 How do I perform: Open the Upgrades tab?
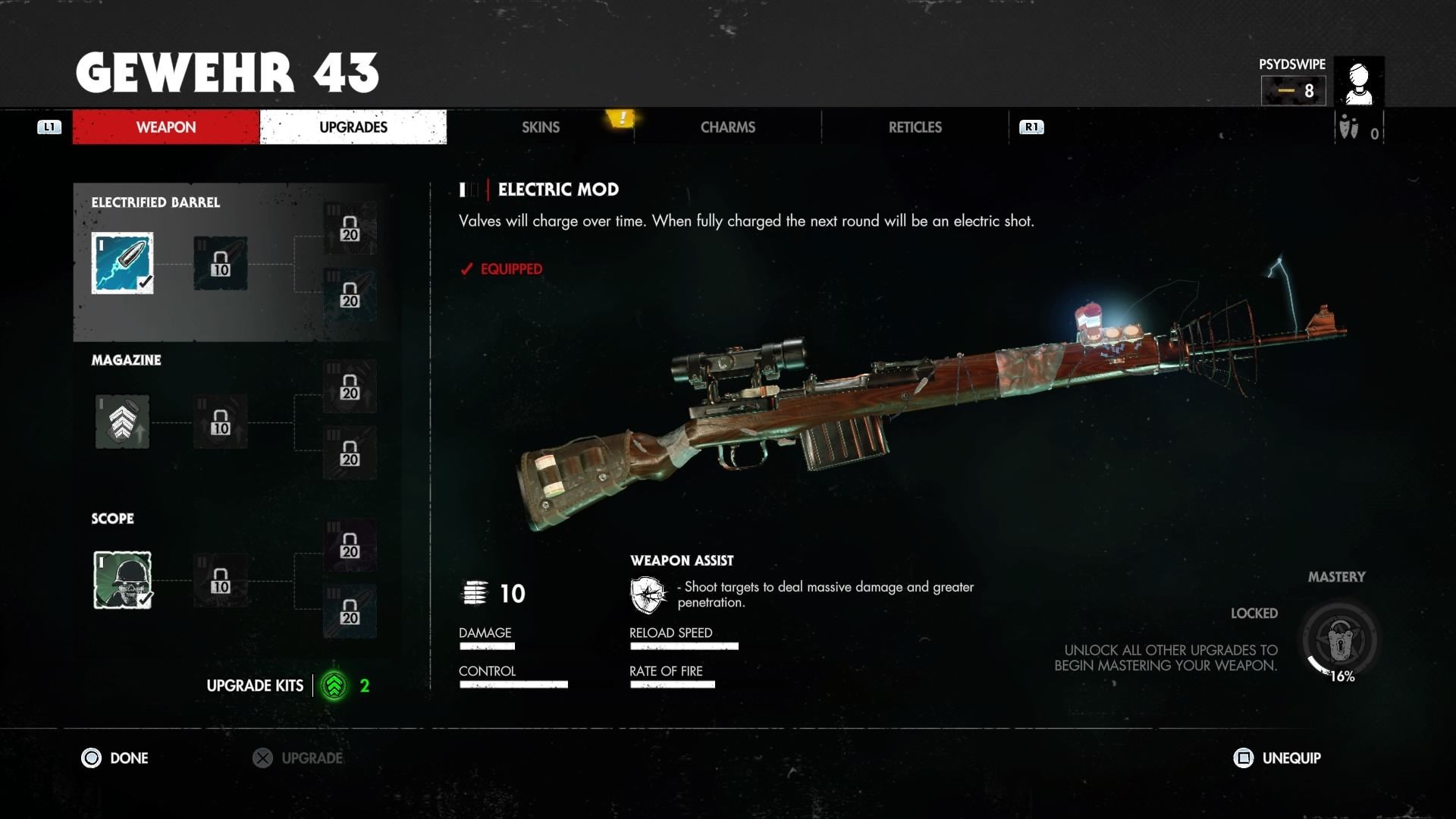pos(353,127)
